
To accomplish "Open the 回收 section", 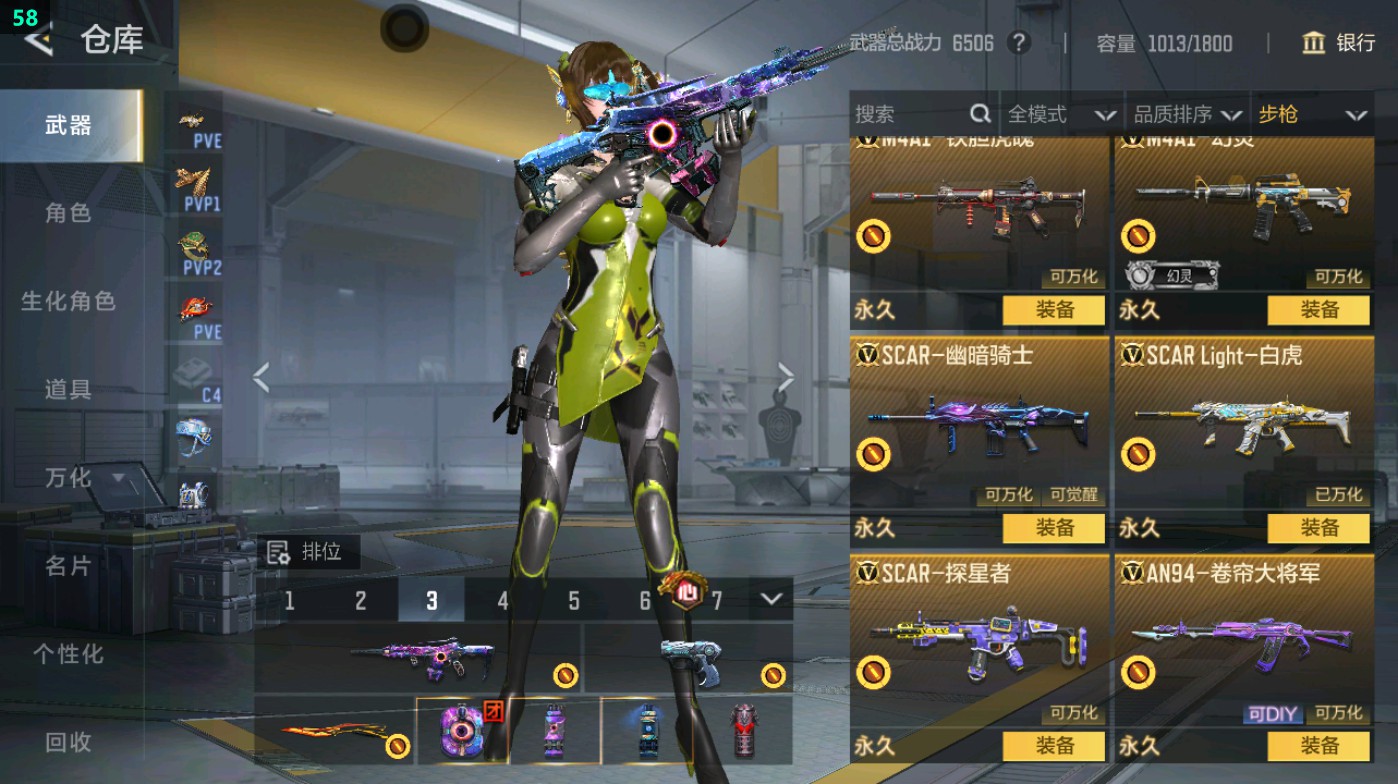I will point(68,741).
